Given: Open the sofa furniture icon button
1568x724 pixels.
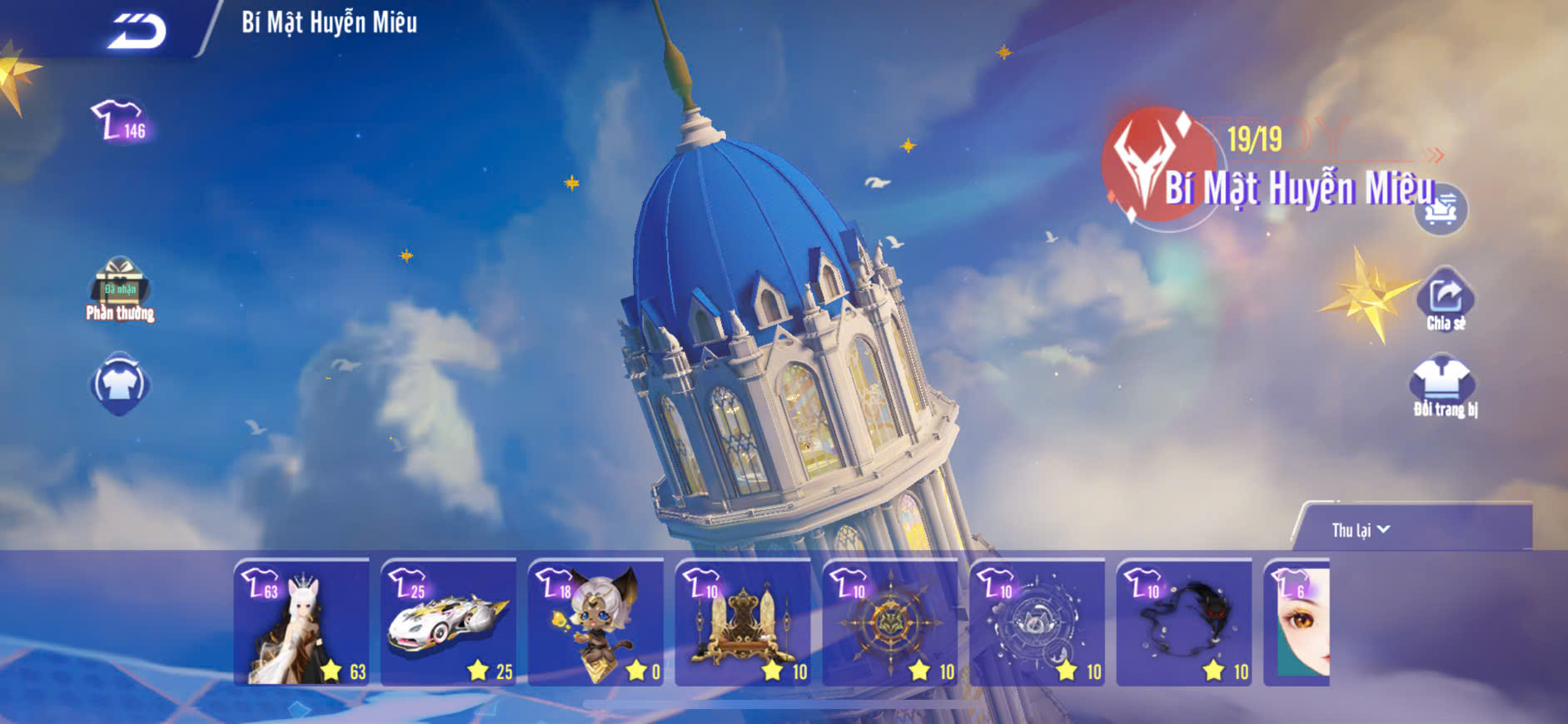Looking at the screenshot, I should [1441, 210].
